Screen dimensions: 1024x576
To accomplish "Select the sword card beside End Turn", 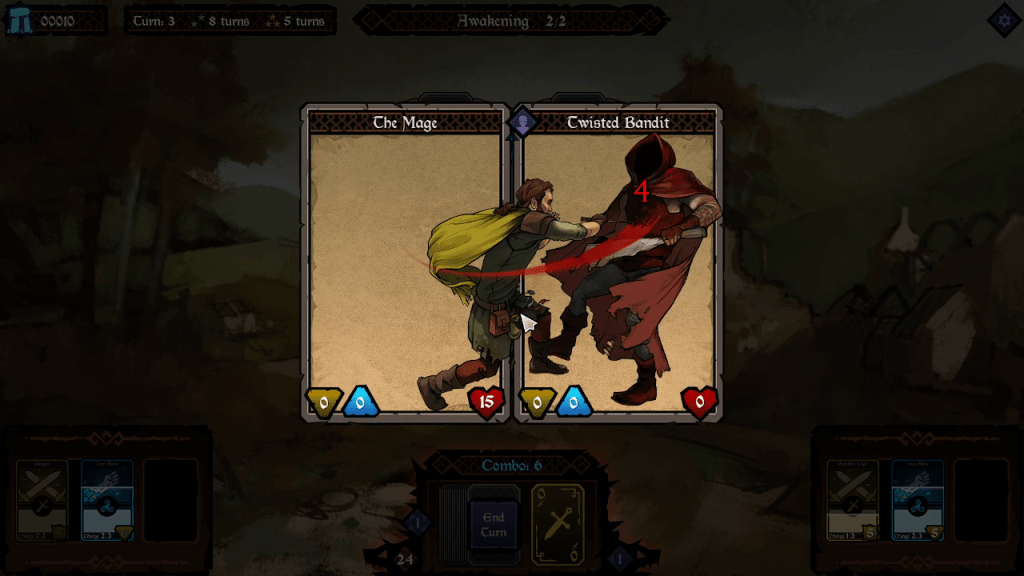I will pos(557,523).
